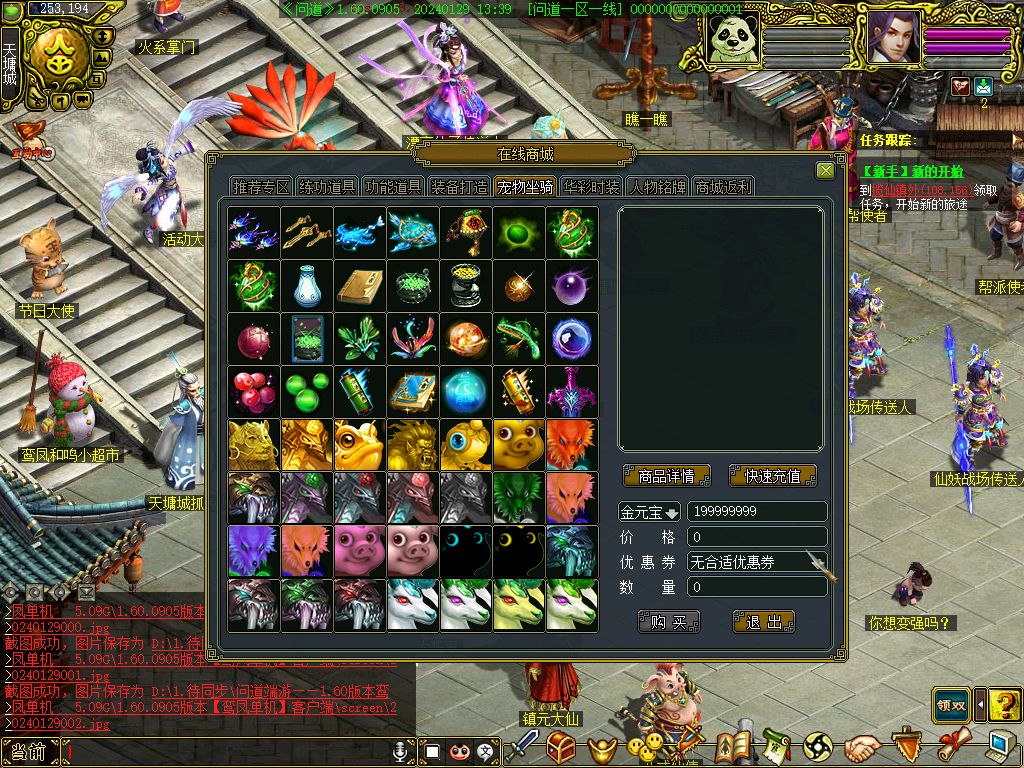Open 快速充值 quick recharge
This screenshot has height=768, width=1024.
click(772, 476)
